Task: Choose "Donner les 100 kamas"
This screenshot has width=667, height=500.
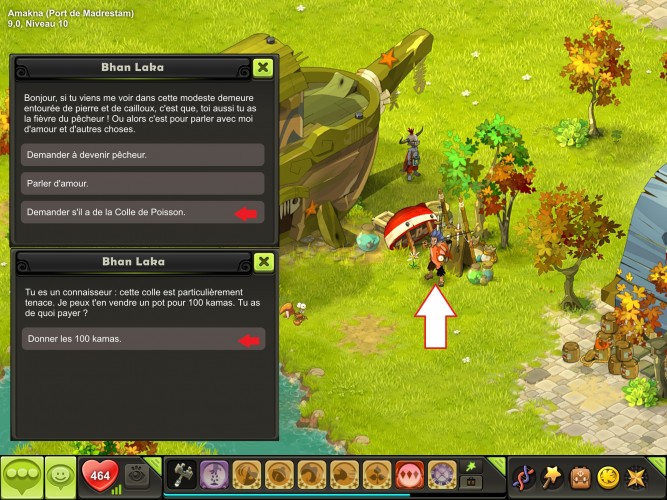Action: click(142, 340)
